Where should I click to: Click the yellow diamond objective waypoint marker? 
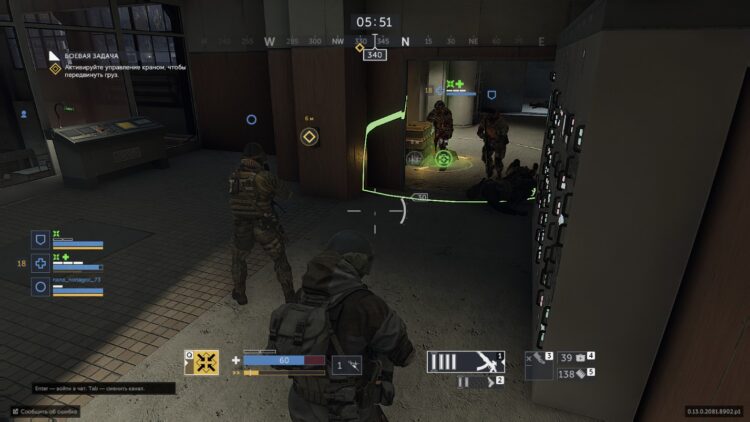pos(310,135)
